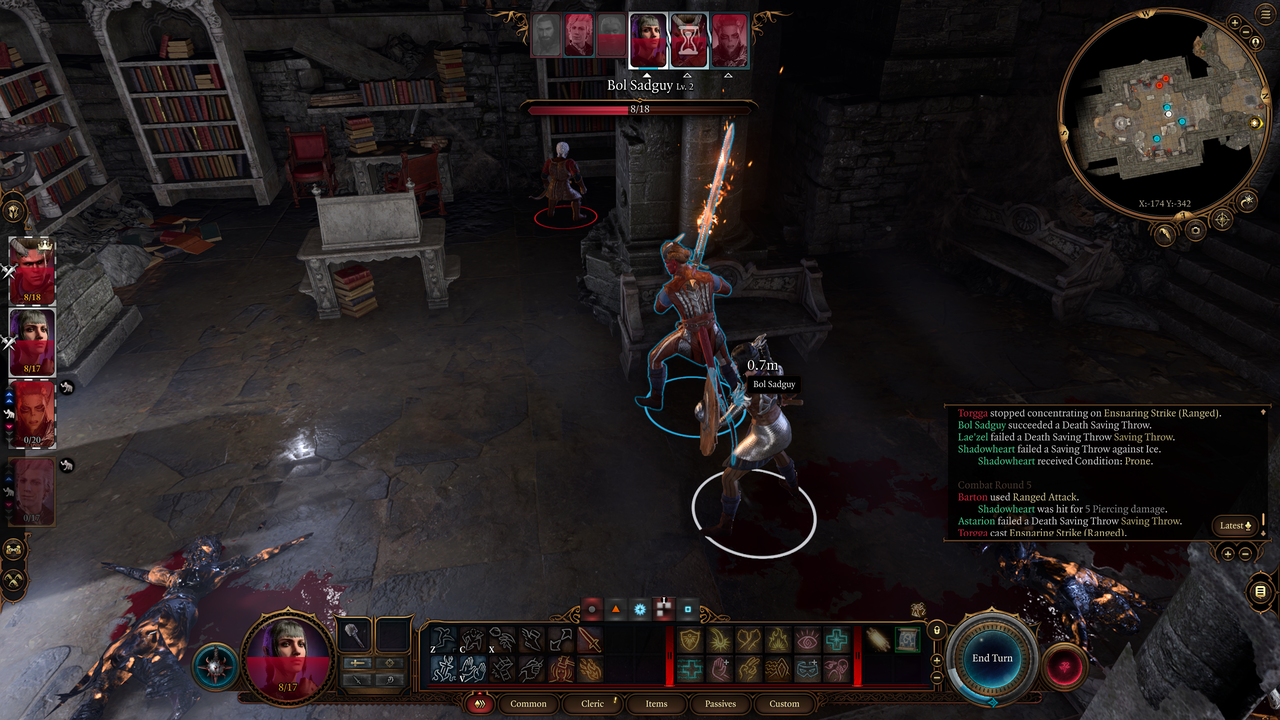This screenshot has width=1280, height=720.
Task: Use the green cross healing spell
Action: (836, 640)
